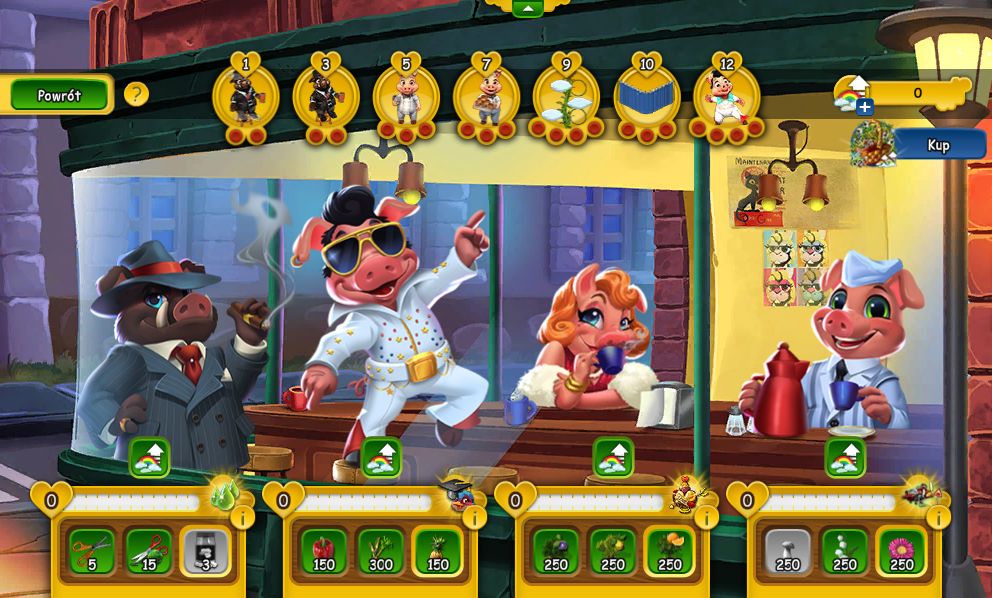The image size is (992, 598).
Task: Select the level 10 blue curtain reward medallion
Action: [x=646, y=99]
